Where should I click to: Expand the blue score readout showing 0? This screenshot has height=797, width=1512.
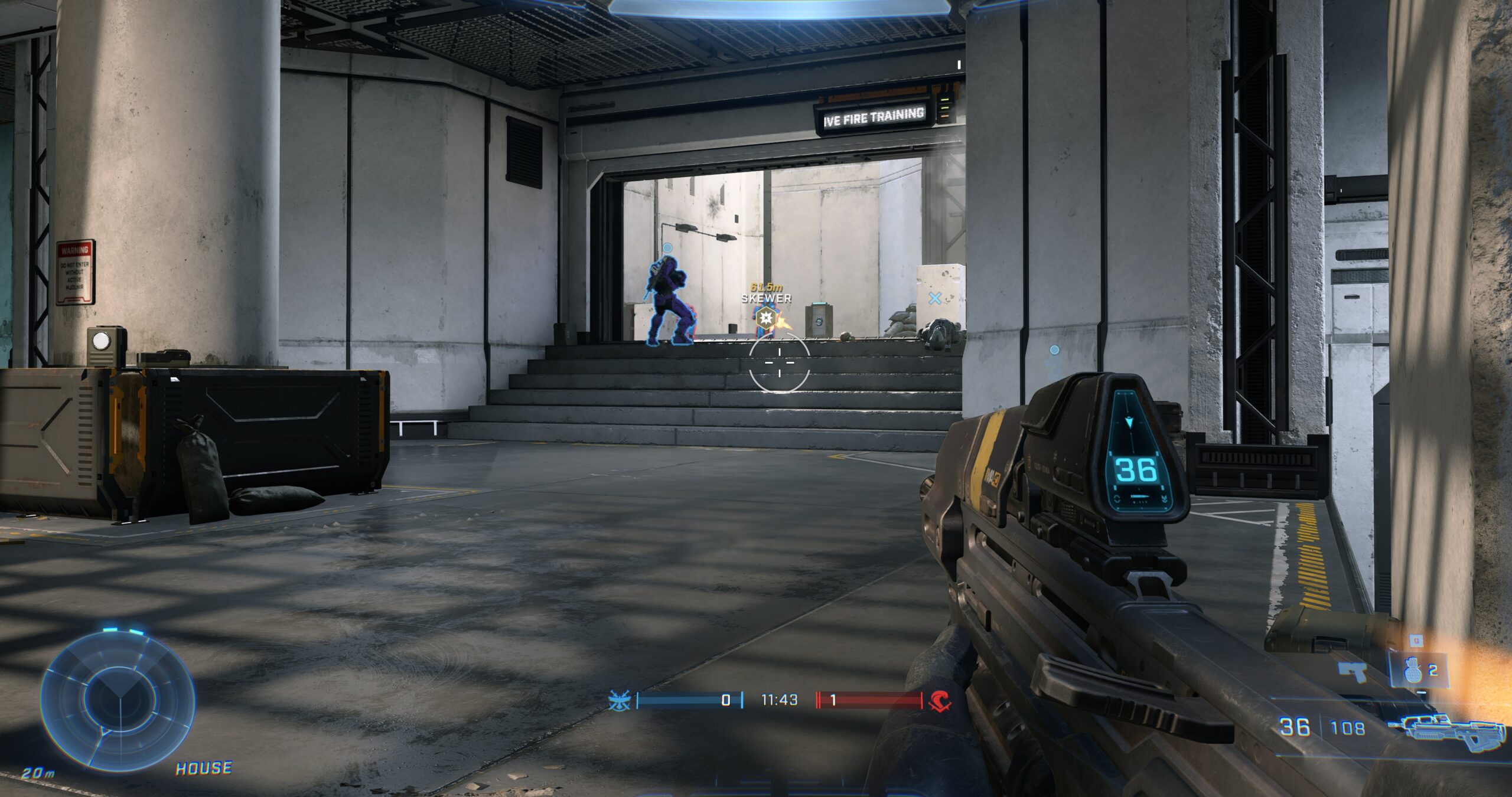click(x=725, y=700)
